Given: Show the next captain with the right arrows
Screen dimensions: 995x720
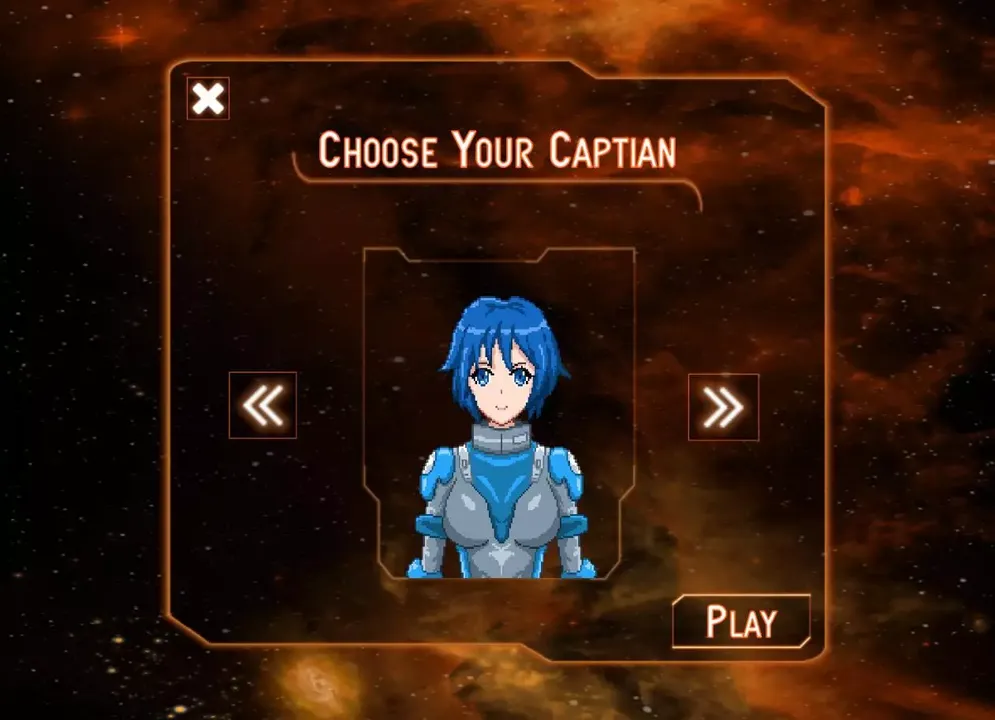Looking at the screenshot, I should click(723, 406).
